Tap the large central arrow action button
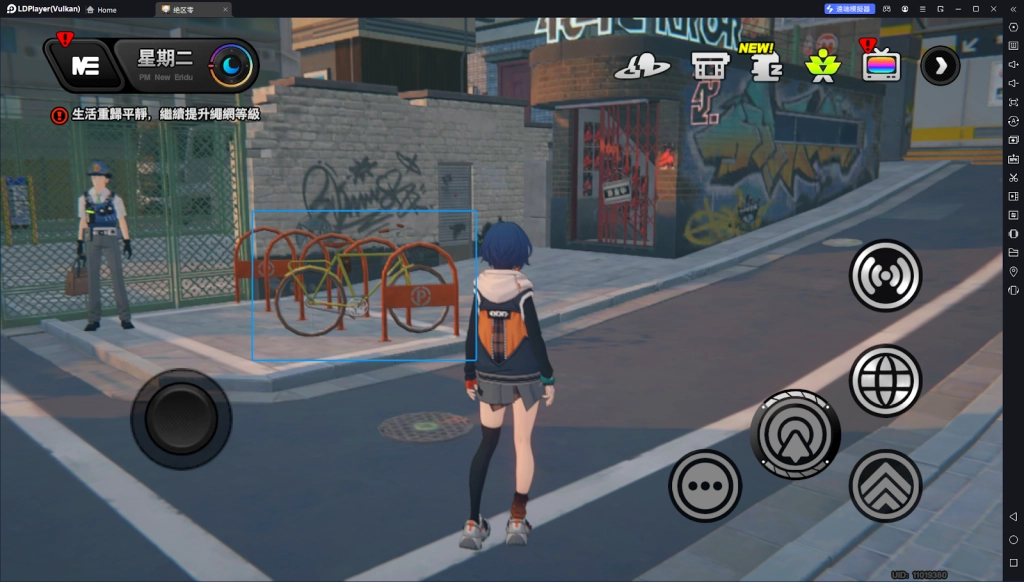This screenshot has height=582, width=1024. click(x=795, y=434)
